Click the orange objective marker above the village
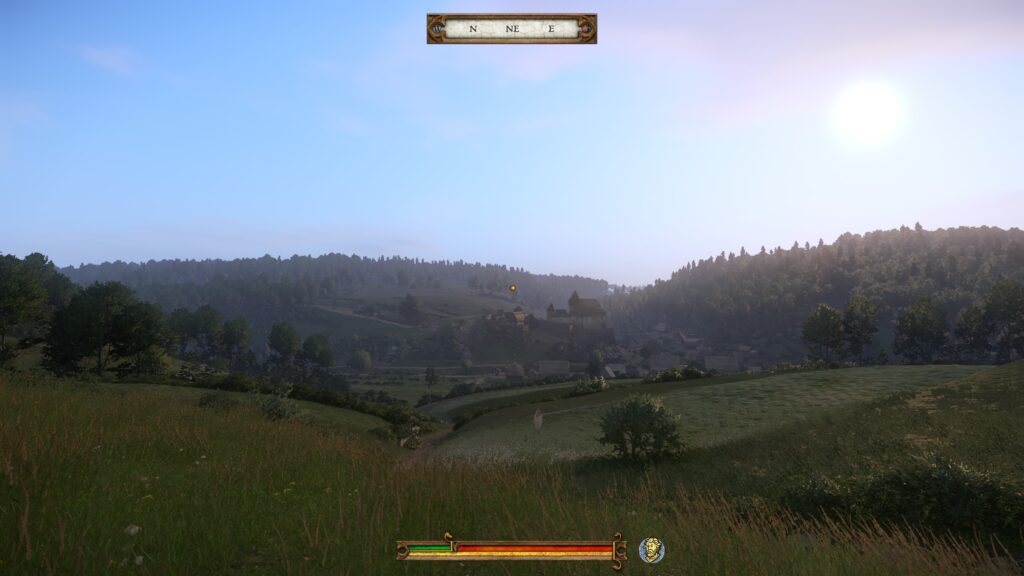The height and width of the screenshot is (576, 1024). coord(513,288)
